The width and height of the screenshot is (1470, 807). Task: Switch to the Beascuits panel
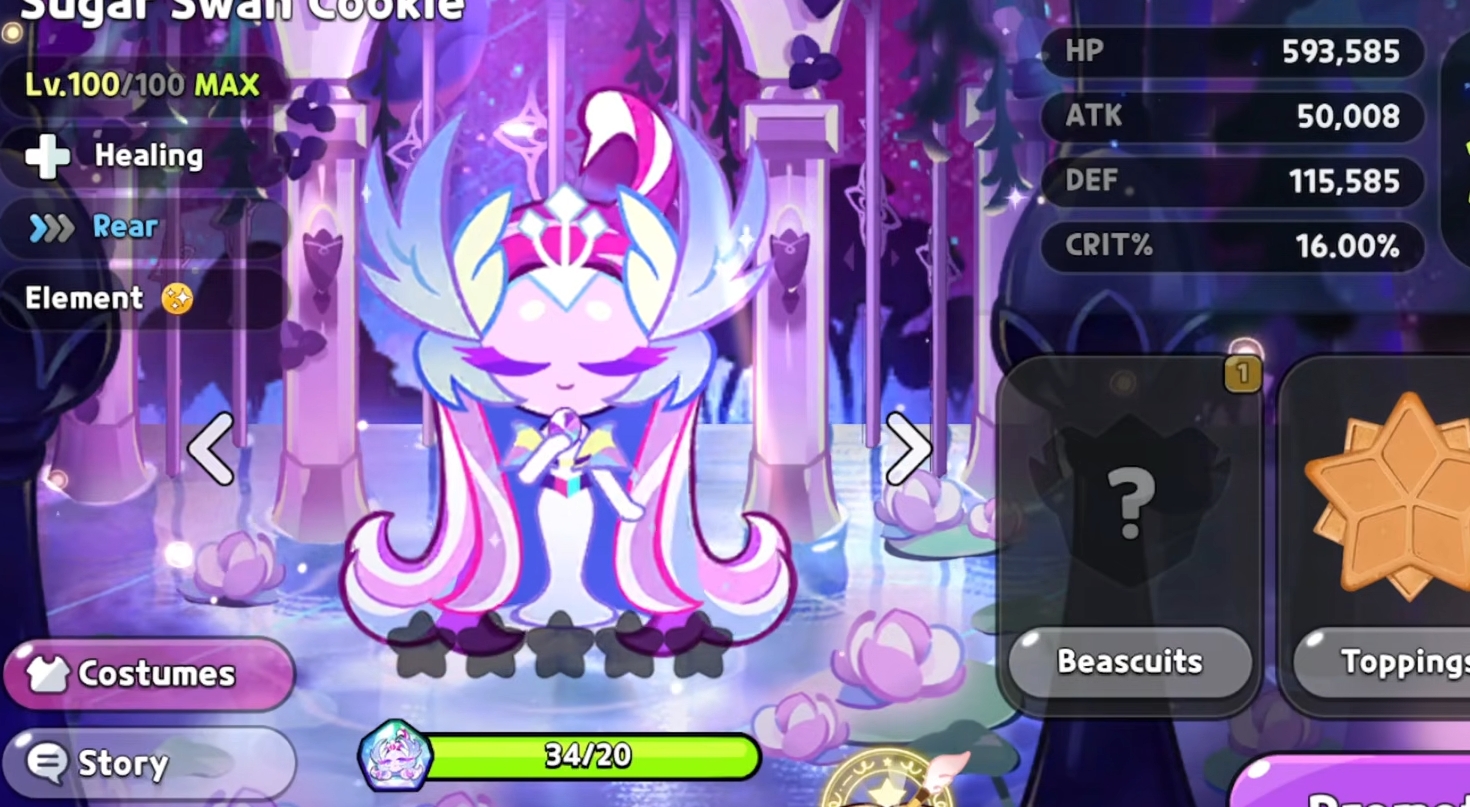click(1128, 662)
